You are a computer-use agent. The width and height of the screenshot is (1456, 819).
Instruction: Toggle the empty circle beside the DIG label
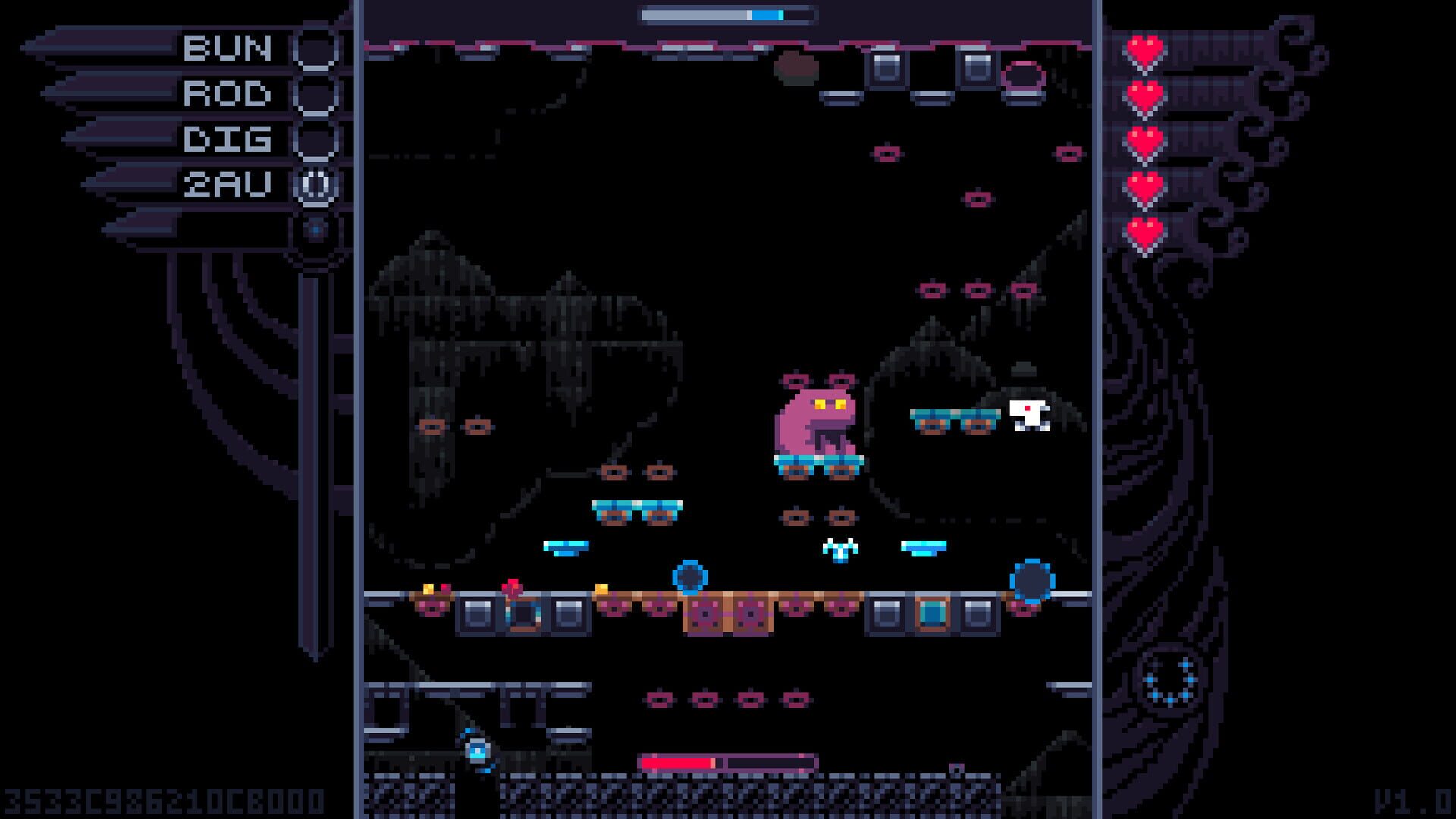pos(315,140)
